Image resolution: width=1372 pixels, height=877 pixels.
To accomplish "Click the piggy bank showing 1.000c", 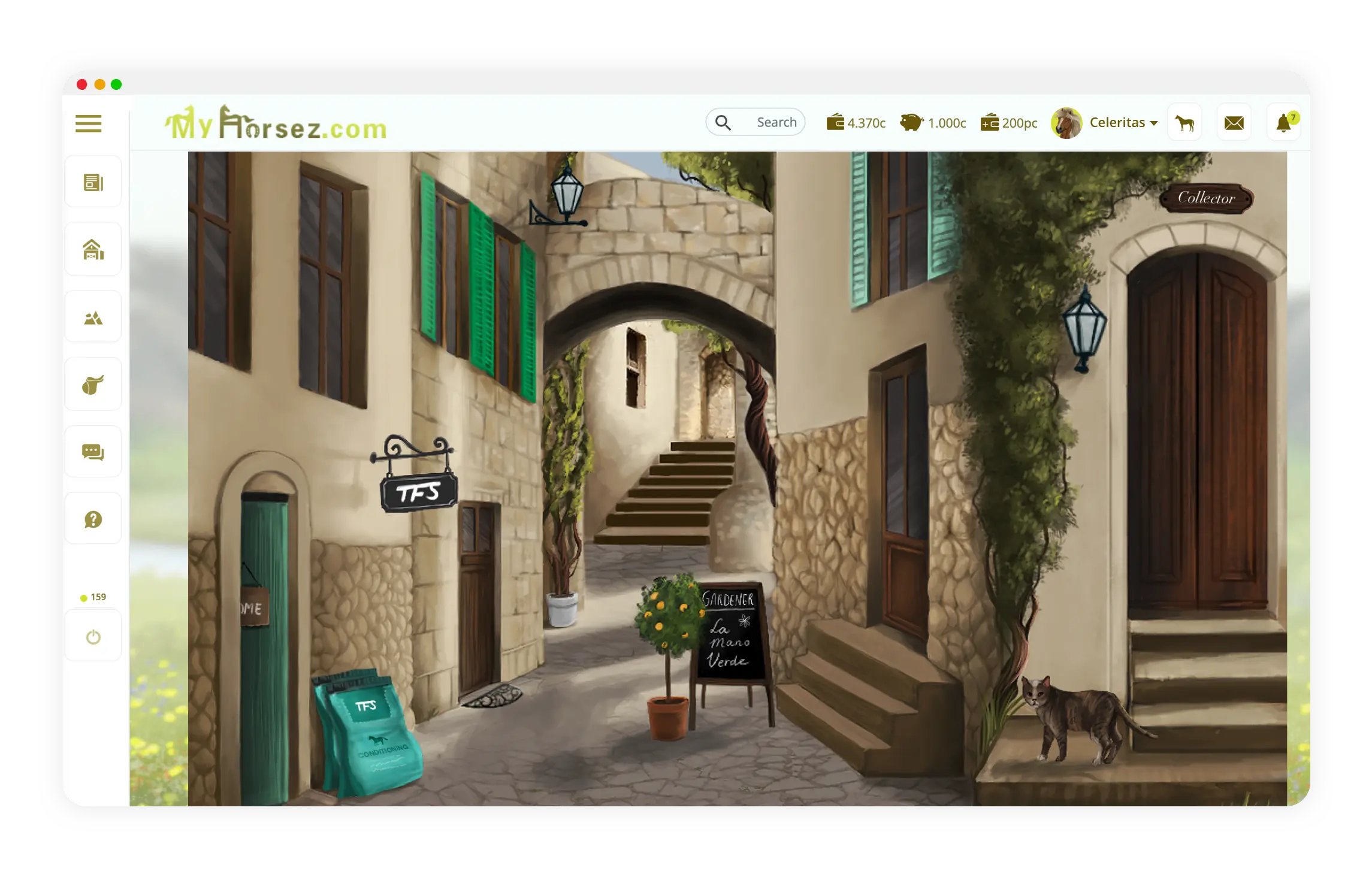I will (933, 123).
